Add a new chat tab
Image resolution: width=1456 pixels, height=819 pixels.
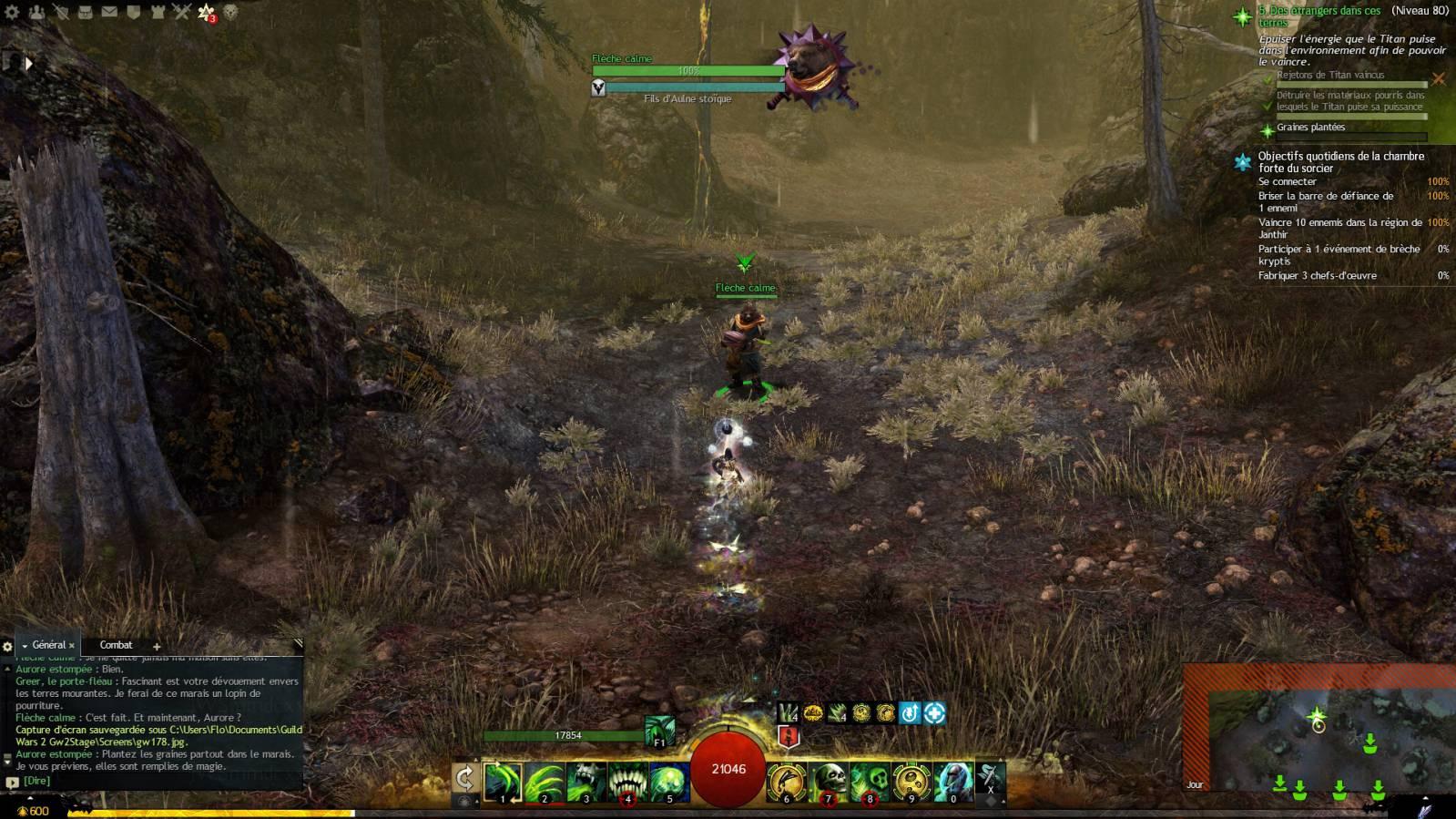(157, 646)
